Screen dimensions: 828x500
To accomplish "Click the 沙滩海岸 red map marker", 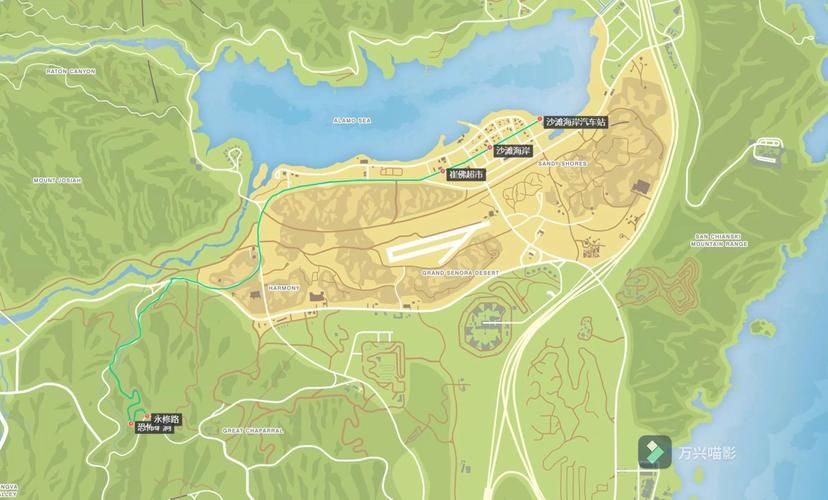I will click(490, 150).
